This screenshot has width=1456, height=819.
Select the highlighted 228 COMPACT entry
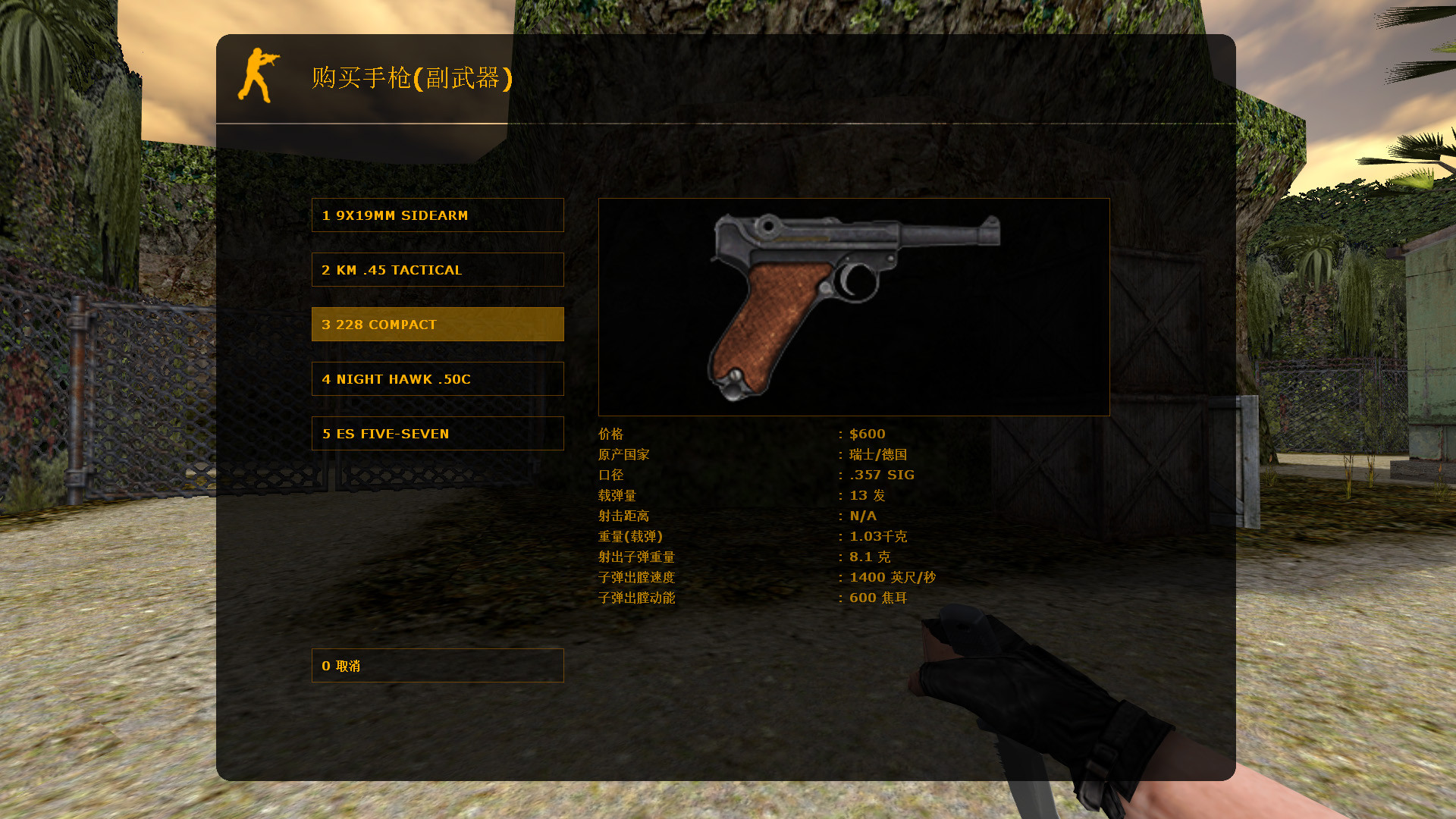point(438,324)
